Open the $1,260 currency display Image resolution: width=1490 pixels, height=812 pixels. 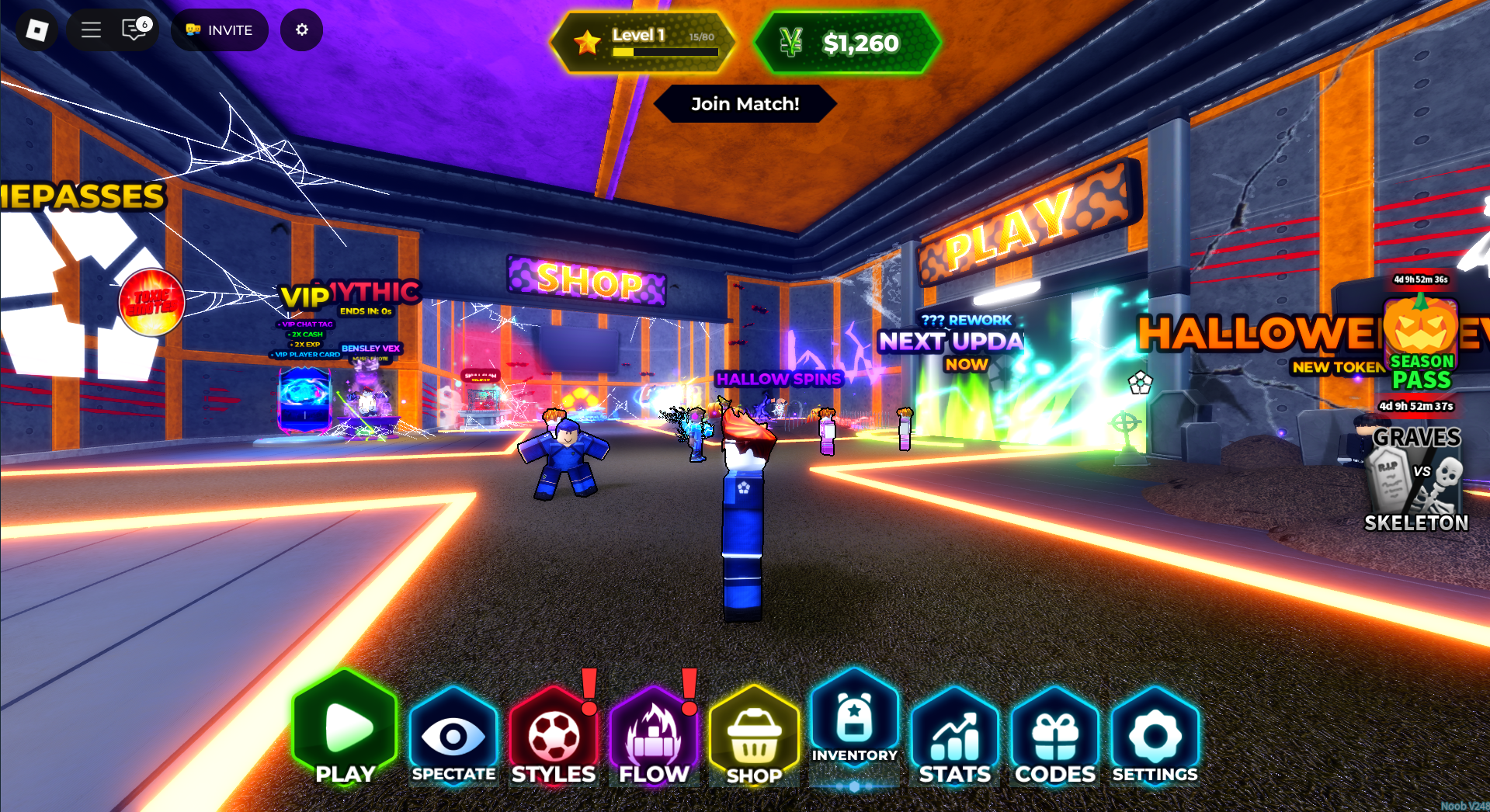tap(847, 43)
